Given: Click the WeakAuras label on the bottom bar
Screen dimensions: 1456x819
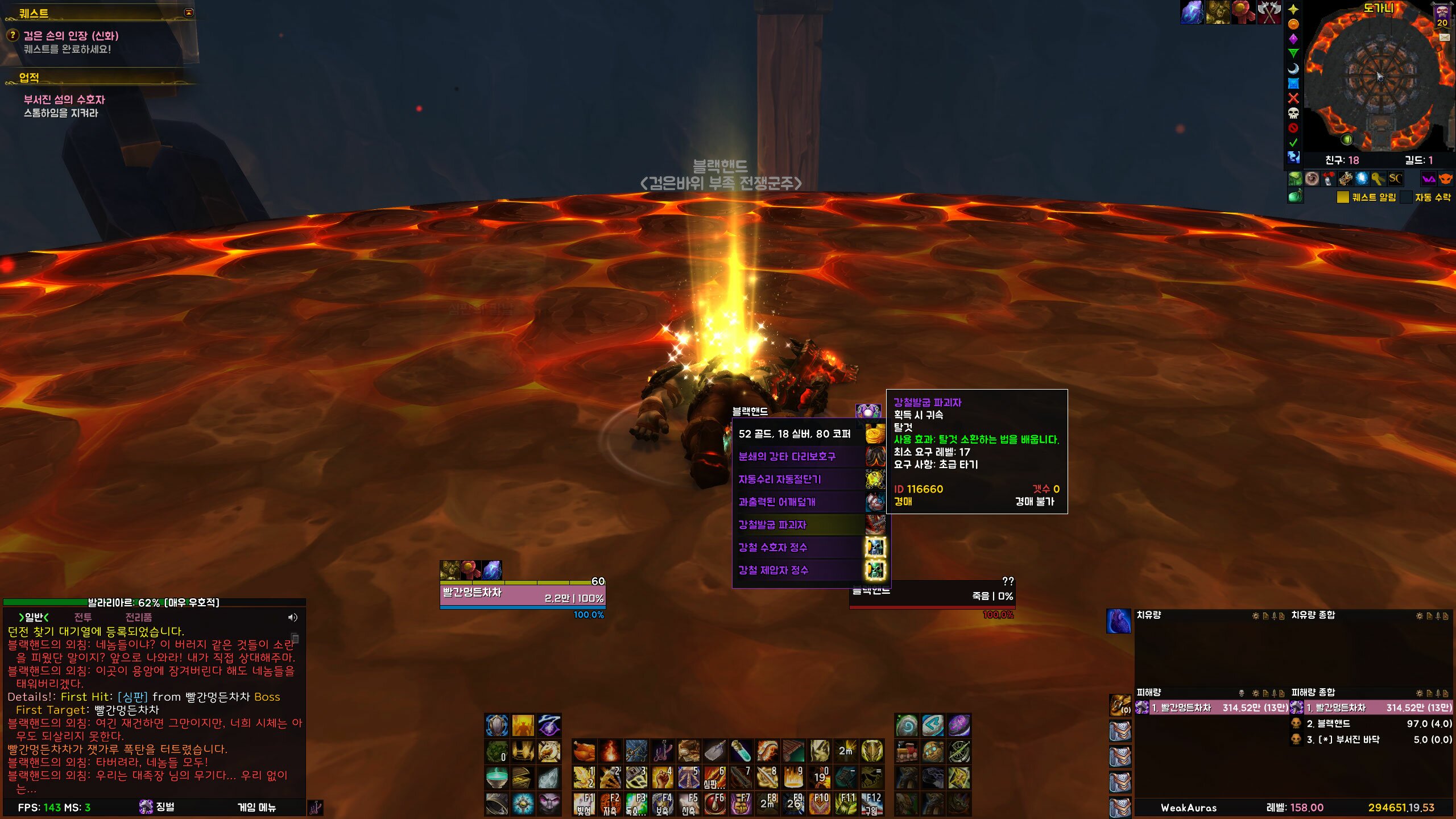Looking at the screenshot, I should (x=1188, y=808).
